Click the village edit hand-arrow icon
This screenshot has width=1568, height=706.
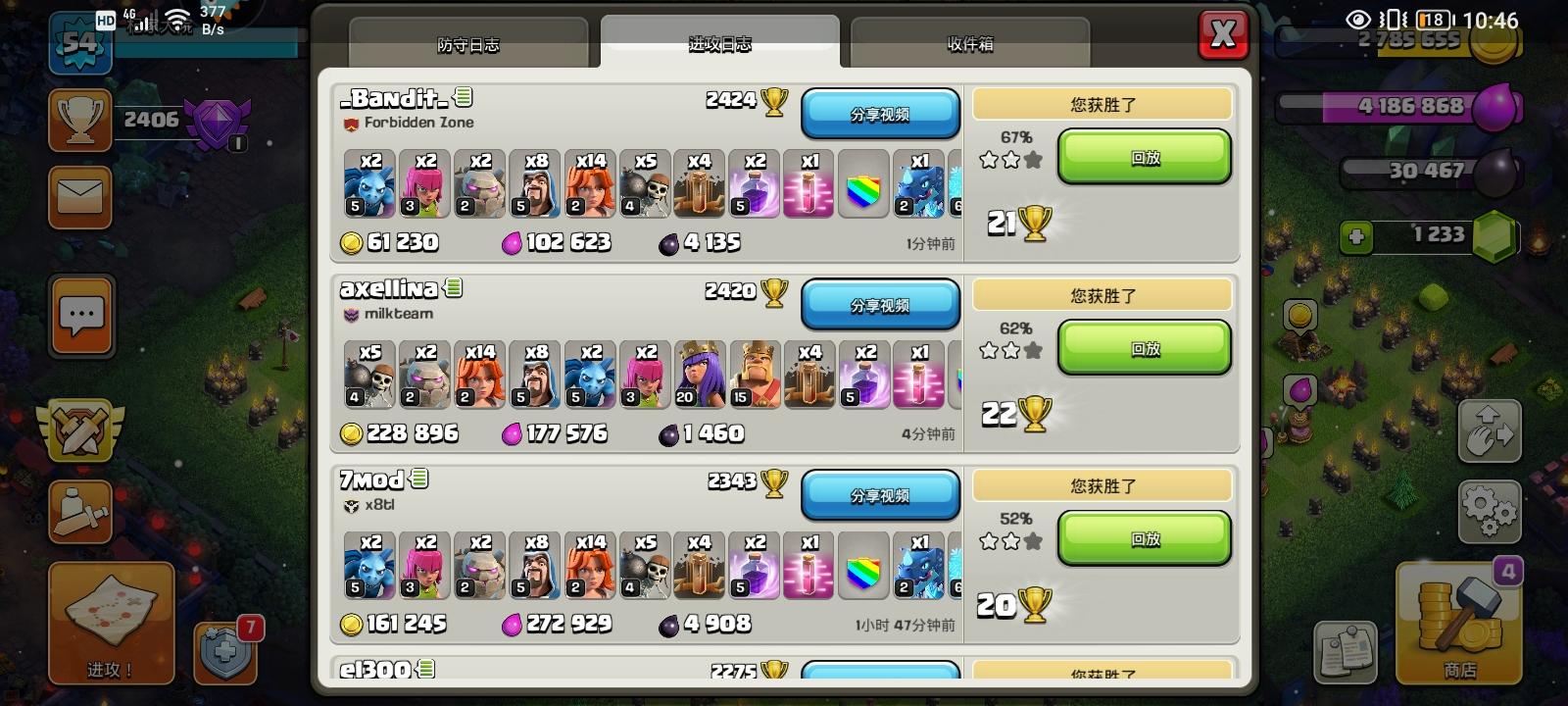1488,431
